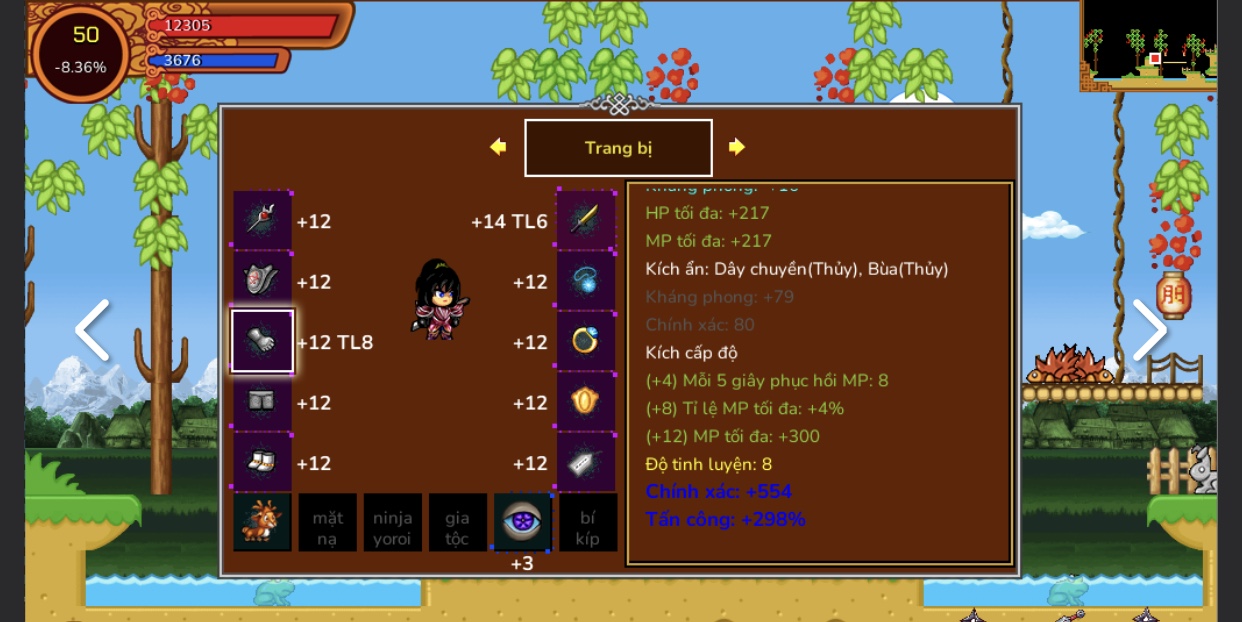Select the golden pendant slot
Viewport: 1242px width, 622px height.
coord(586,402)
